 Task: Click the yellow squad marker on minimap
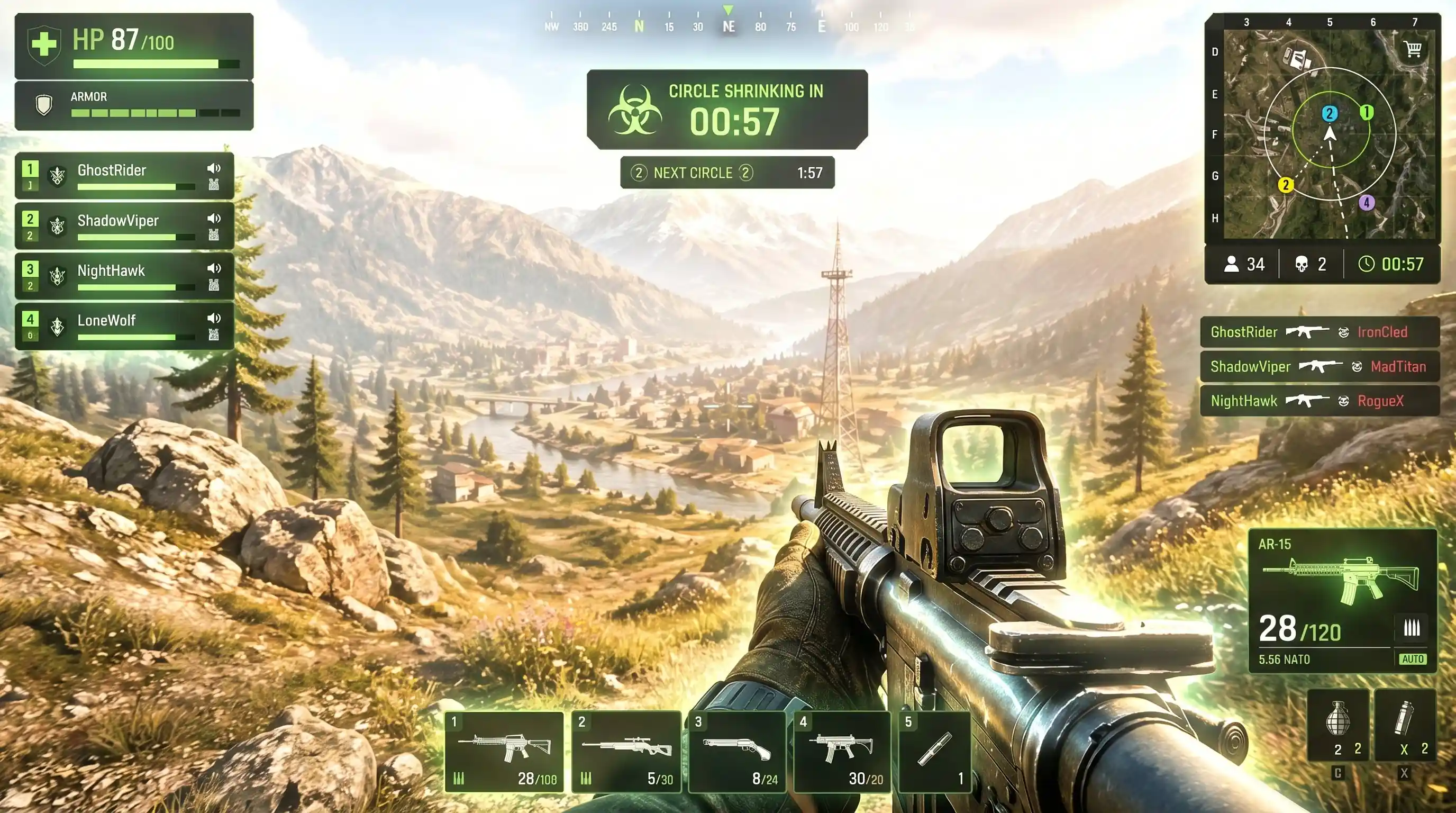click(1286, 185)
